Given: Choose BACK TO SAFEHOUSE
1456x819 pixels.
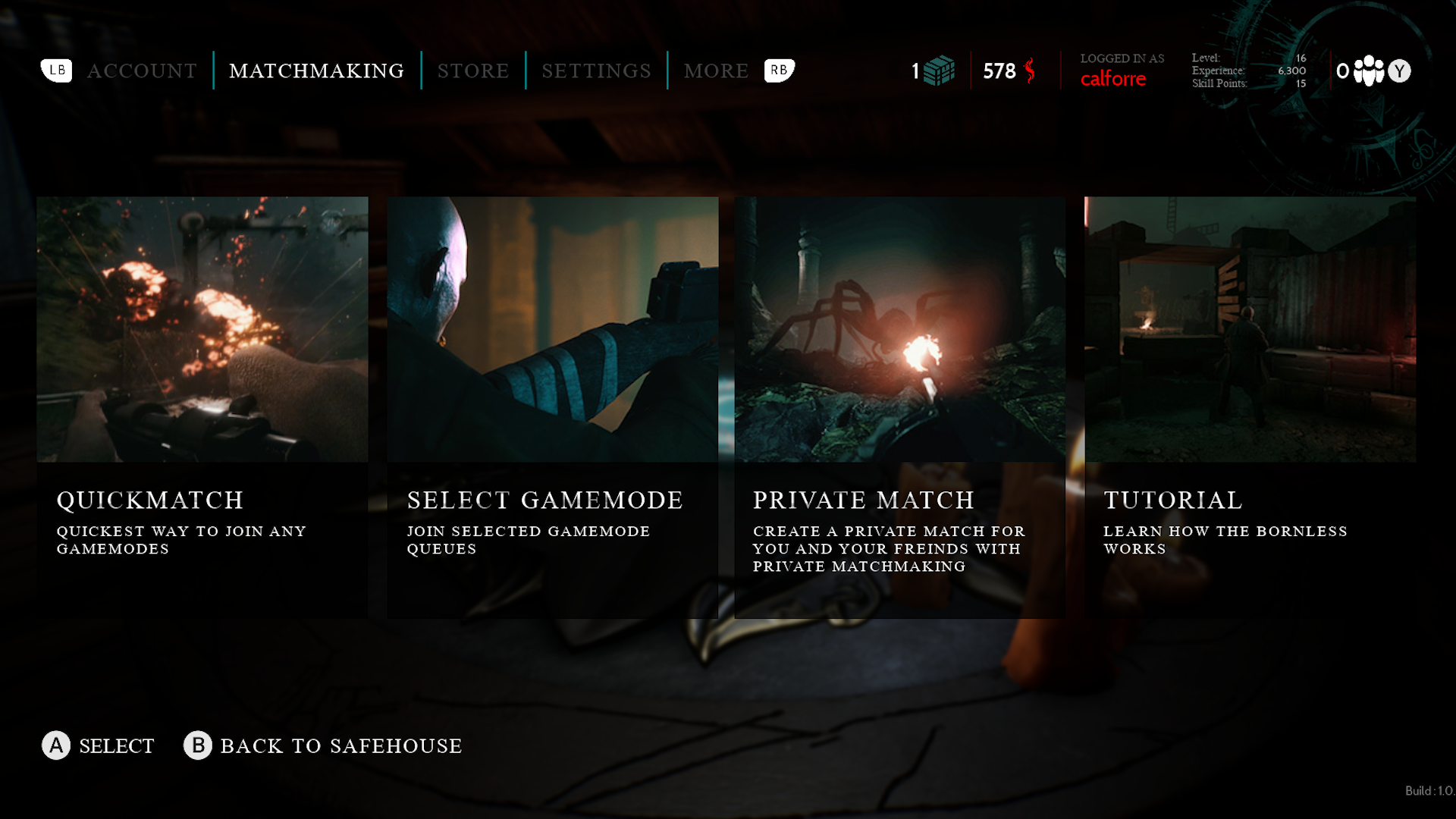Looking at the screenshot, I should 340,746.
